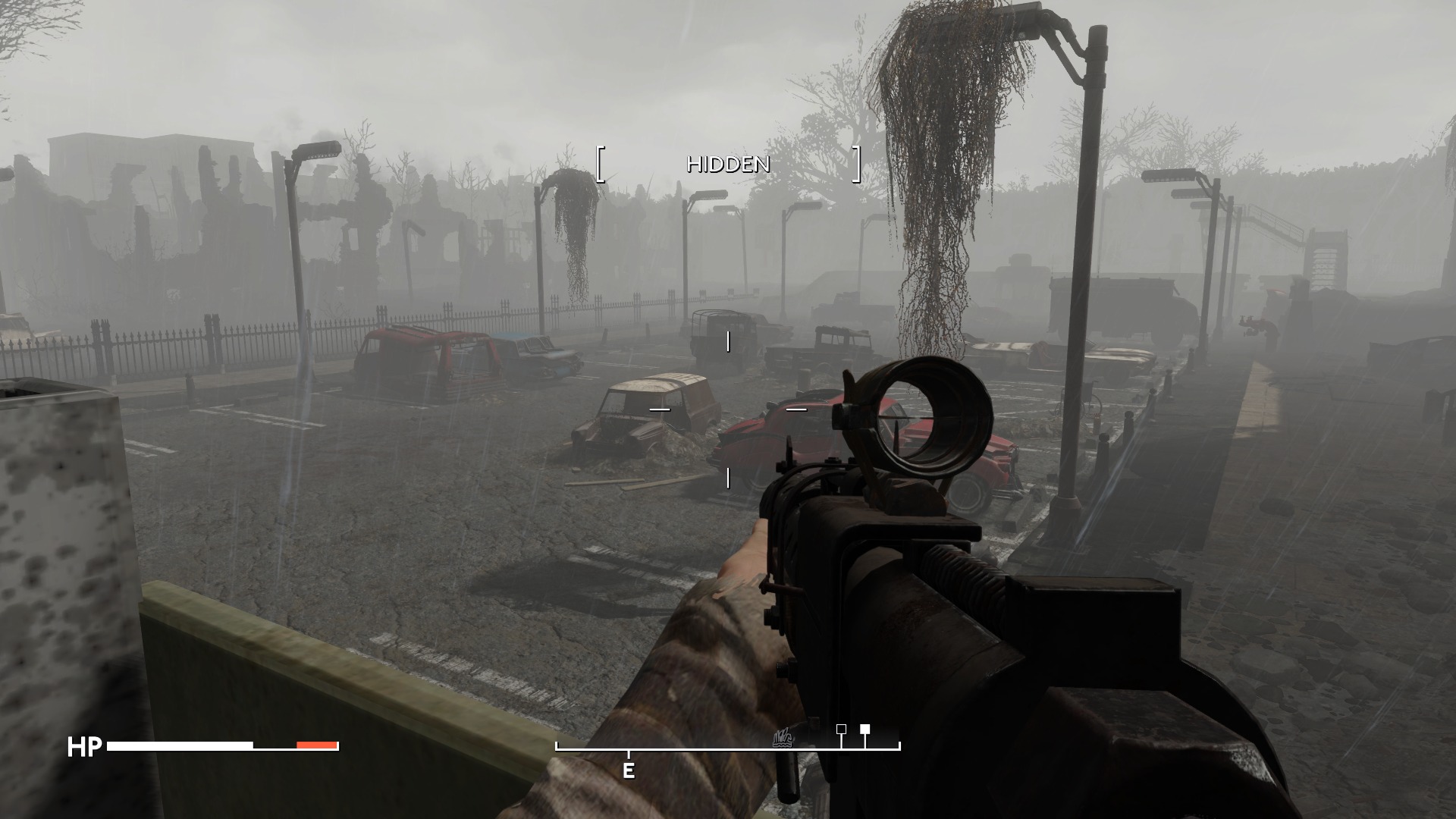Click the reeds-and-water location icon on compass
Image resolution: width=1456 pixels, height=819 pixels.
[x=783, y=738]
